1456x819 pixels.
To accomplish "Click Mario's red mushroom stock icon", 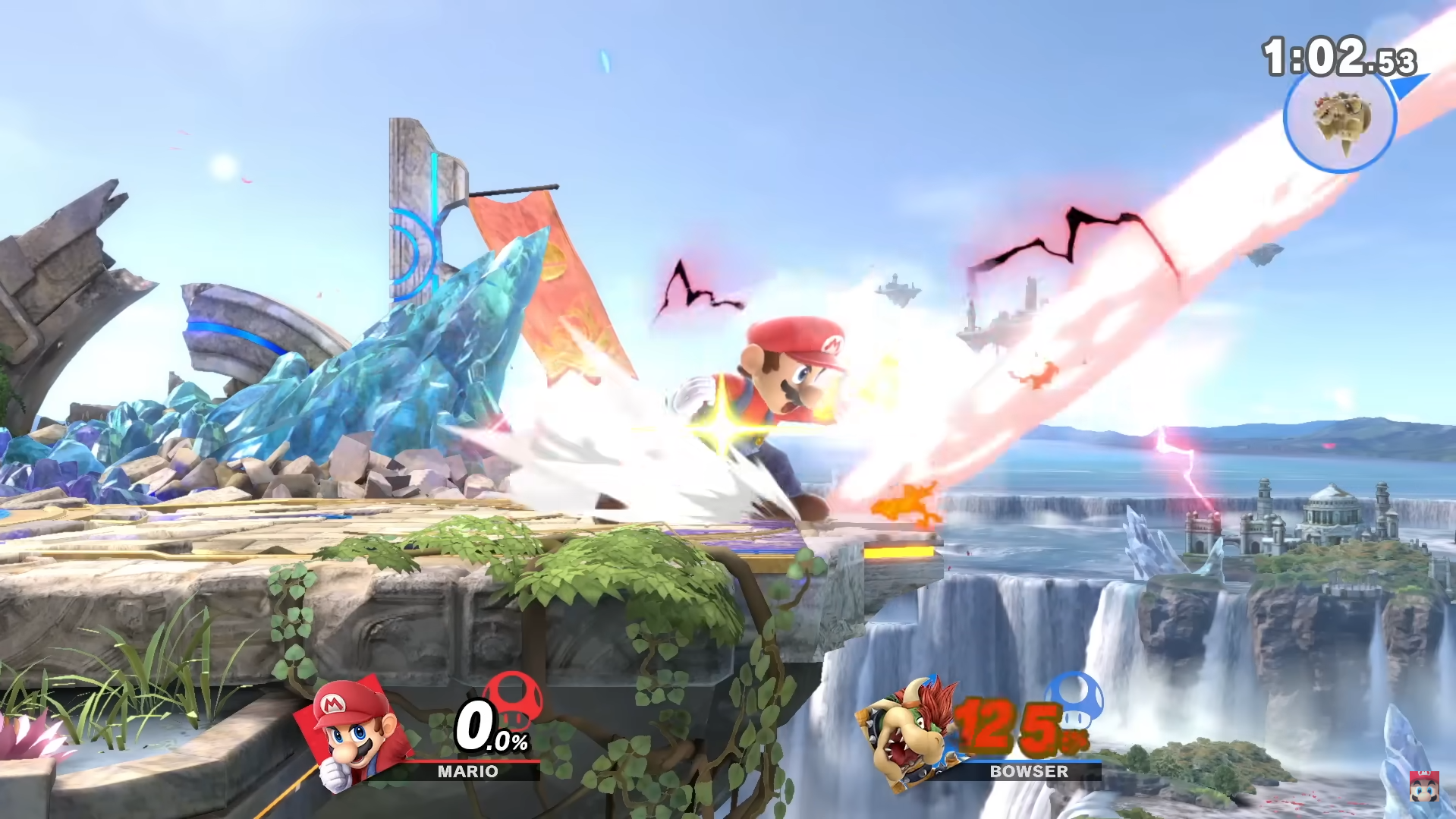I will click(x=514, y=699).
